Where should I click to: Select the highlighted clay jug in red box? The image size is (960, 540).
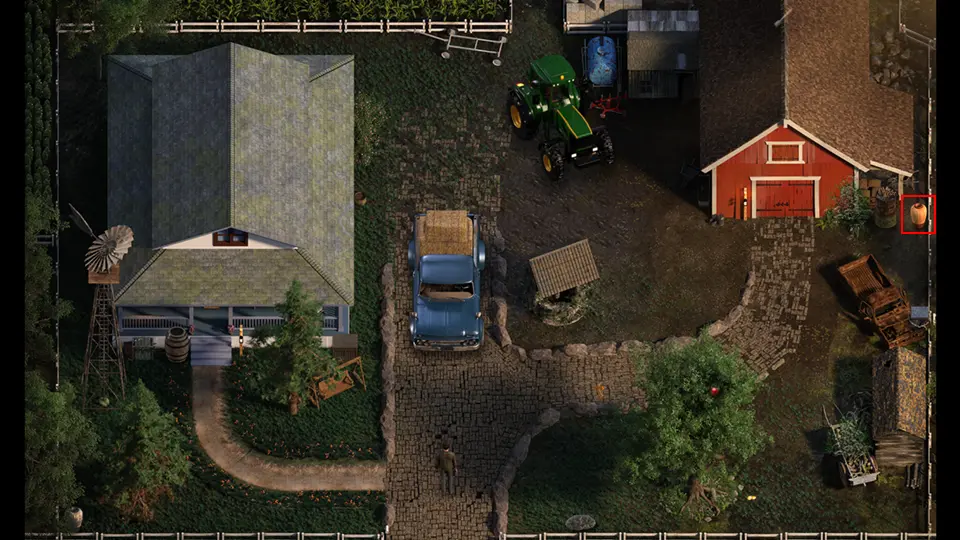point(918,214)
